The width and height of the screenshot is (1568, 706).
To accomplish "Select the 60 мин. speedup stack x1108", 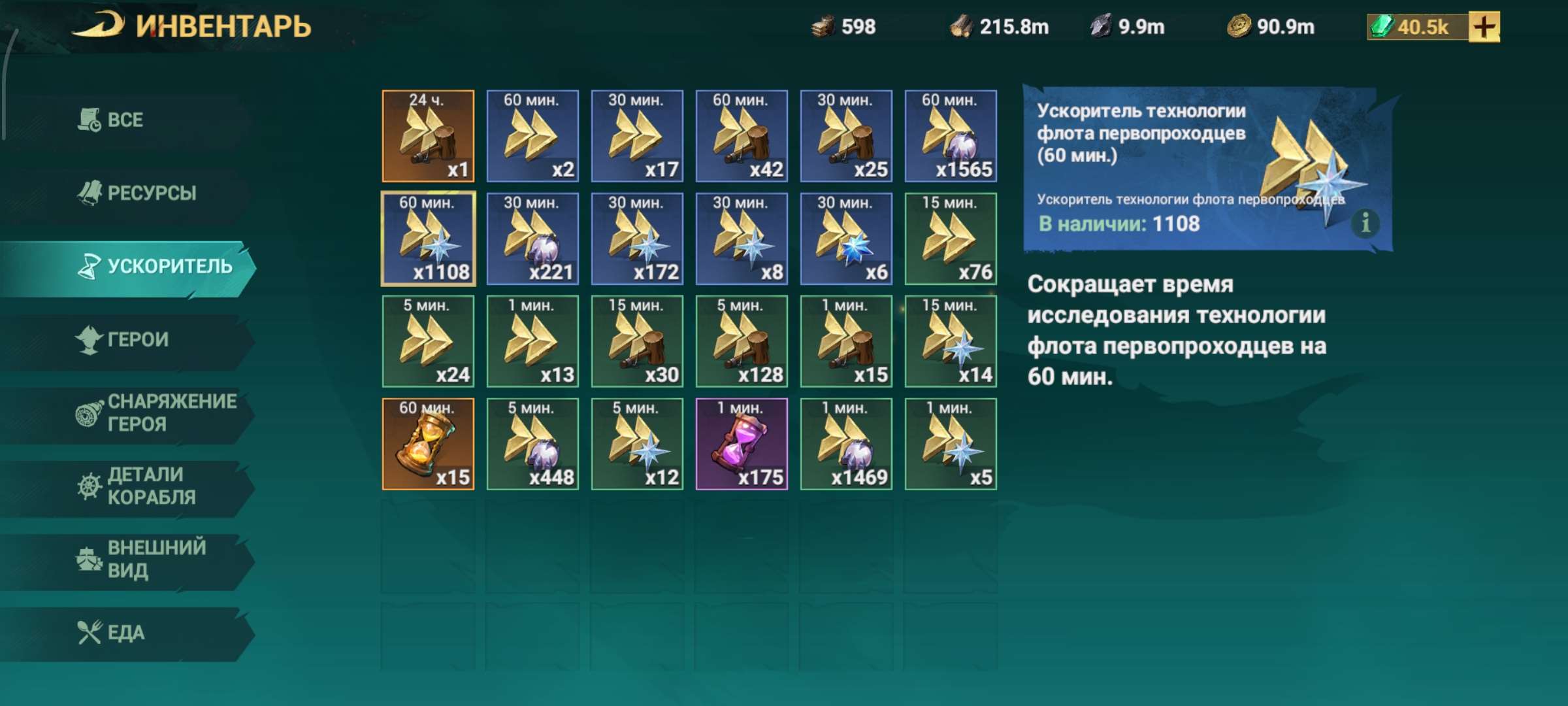I will click(x=428, y=239).
